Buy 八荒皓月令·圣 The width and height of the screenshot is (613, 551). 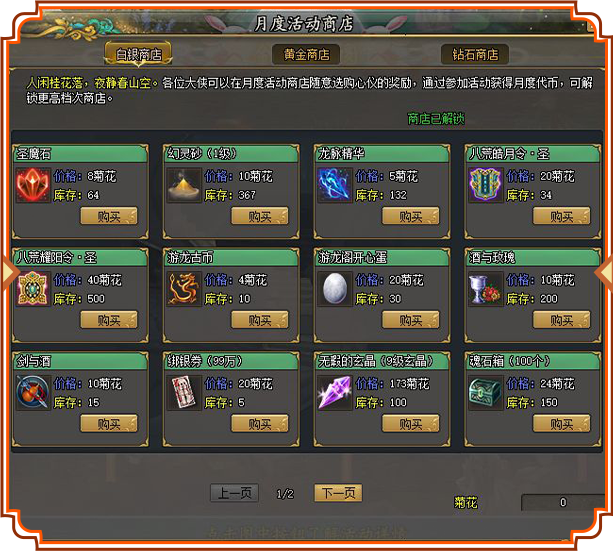(561, 216)
